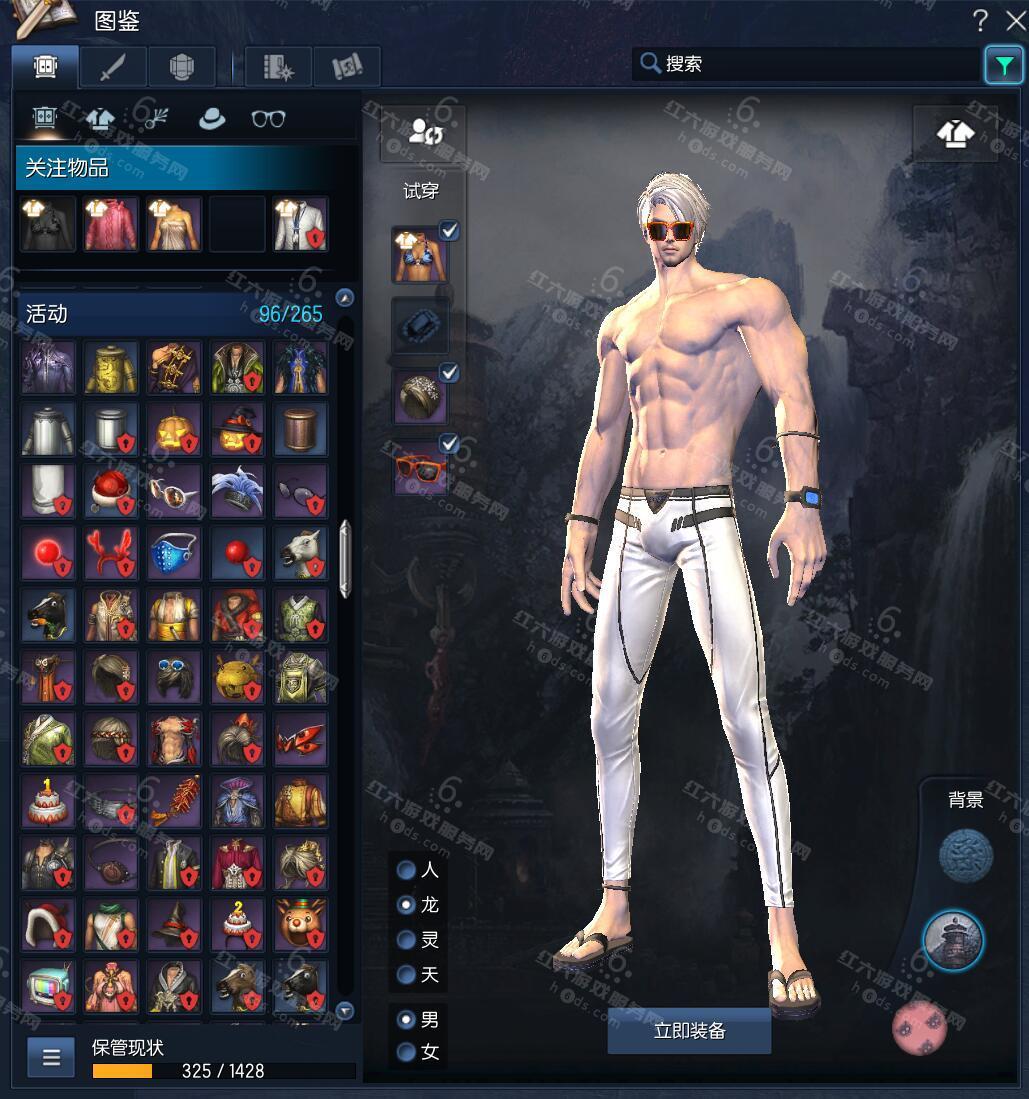
Task: Choose the temple pavilion background
Action: pos(952,940)
